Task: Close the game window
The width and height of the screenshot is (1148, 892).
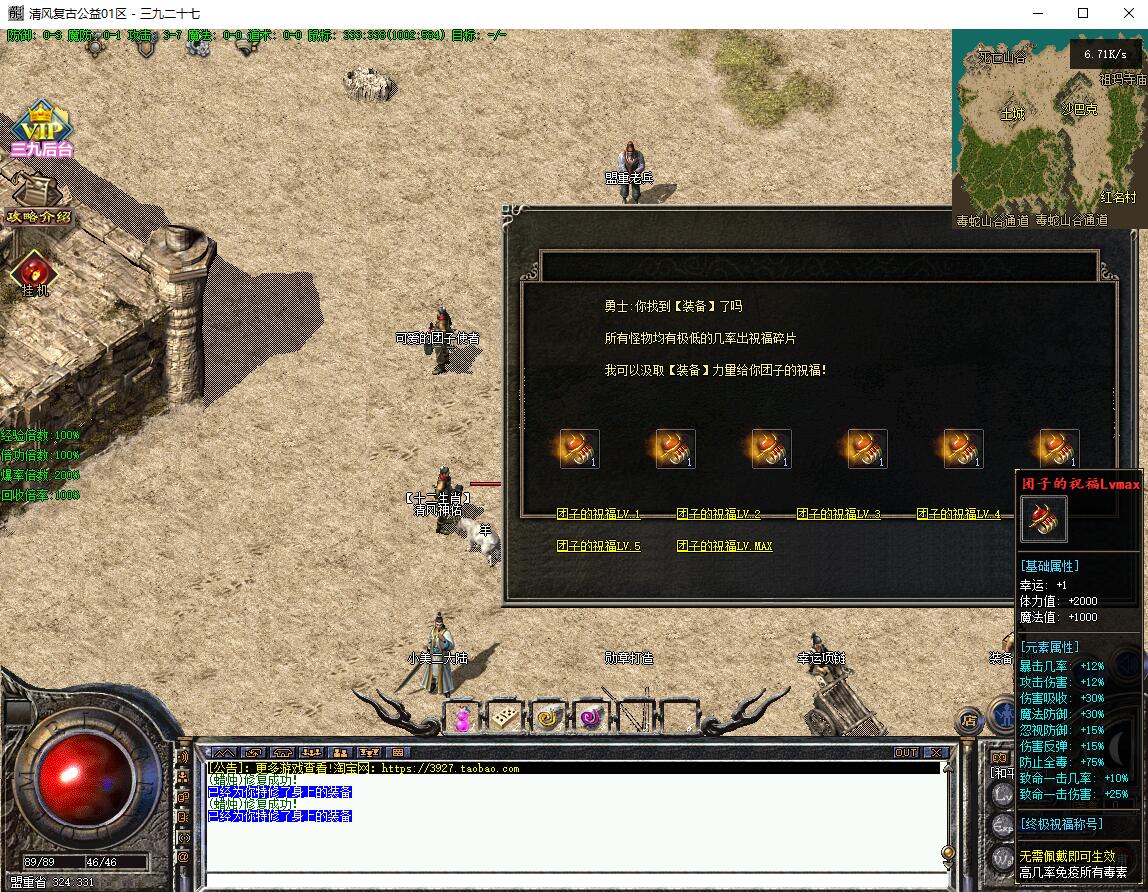Action: (x=1127, y=13)
